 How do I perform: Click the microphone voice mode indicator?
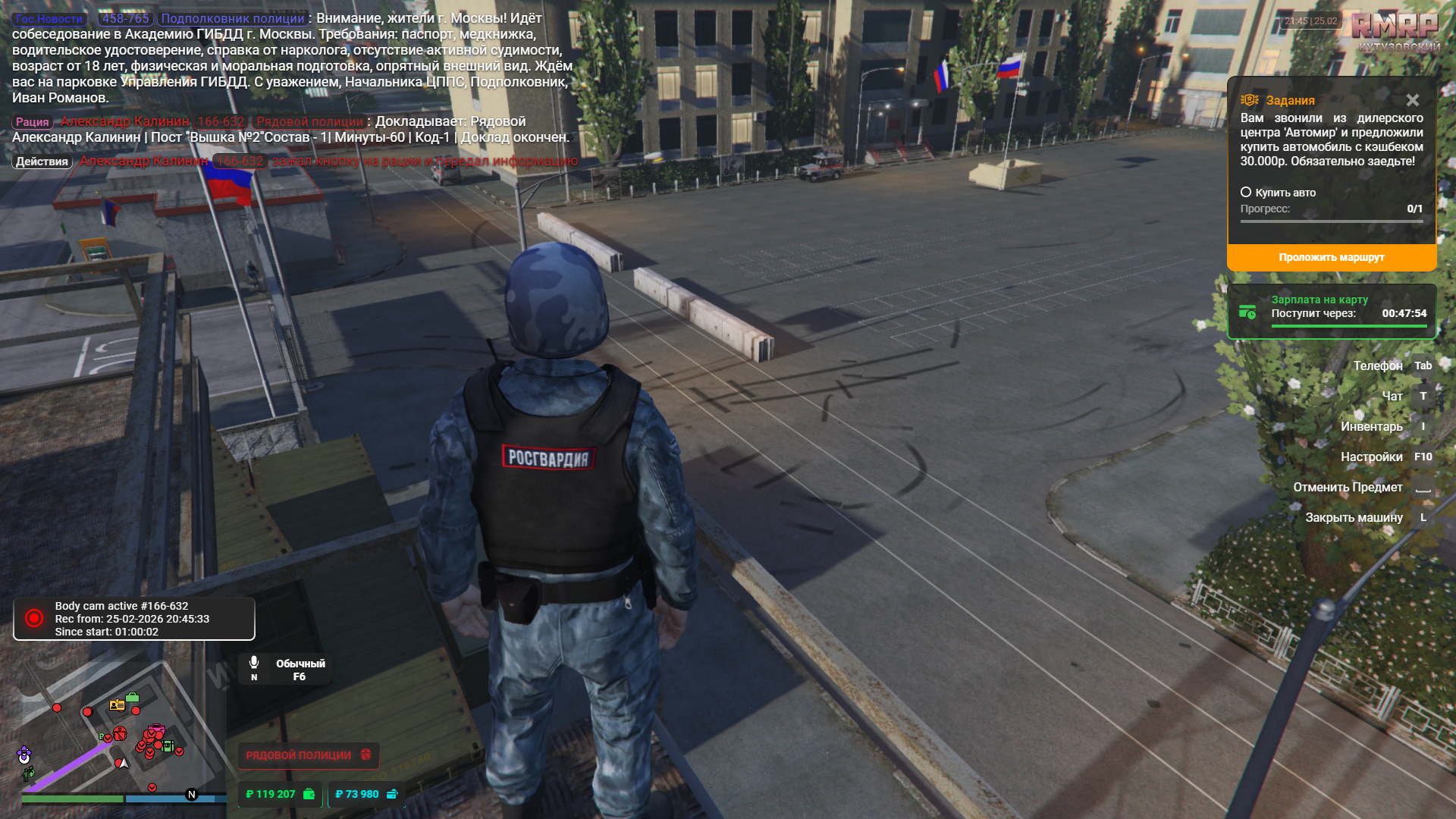pos(255,667)
